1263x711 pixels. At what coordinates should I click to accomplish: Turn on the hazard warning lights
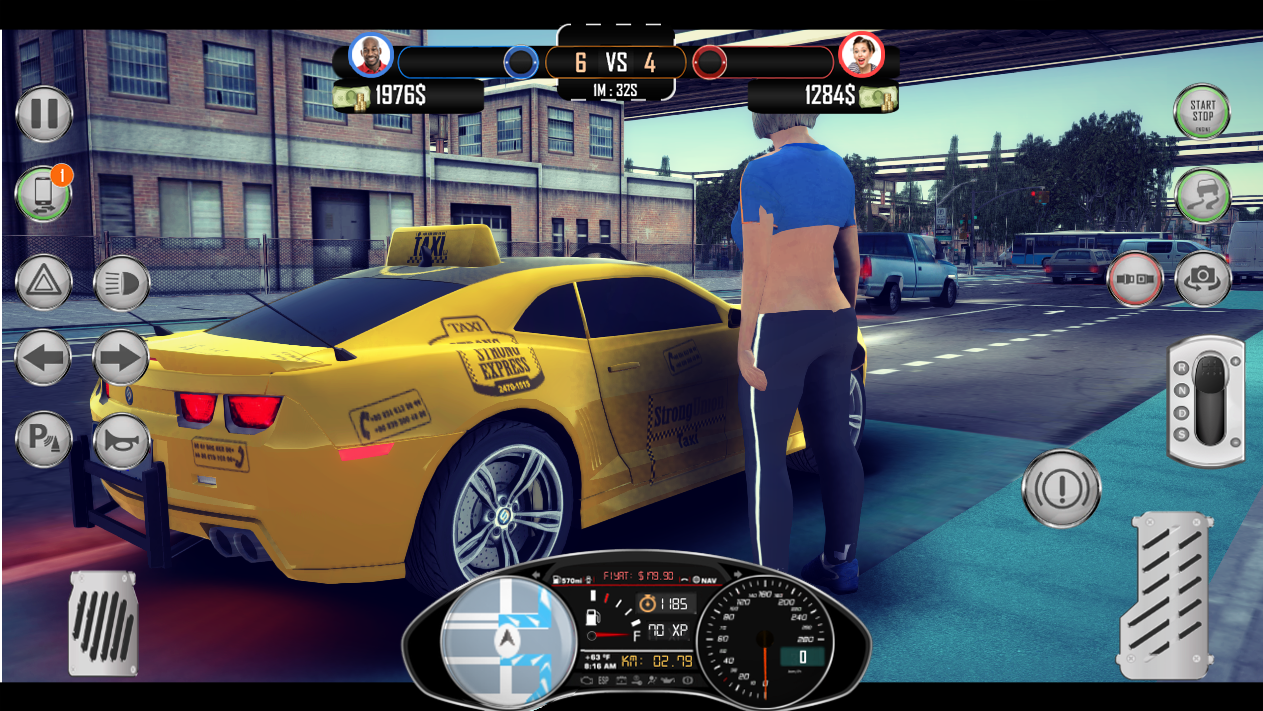[44, 283]
